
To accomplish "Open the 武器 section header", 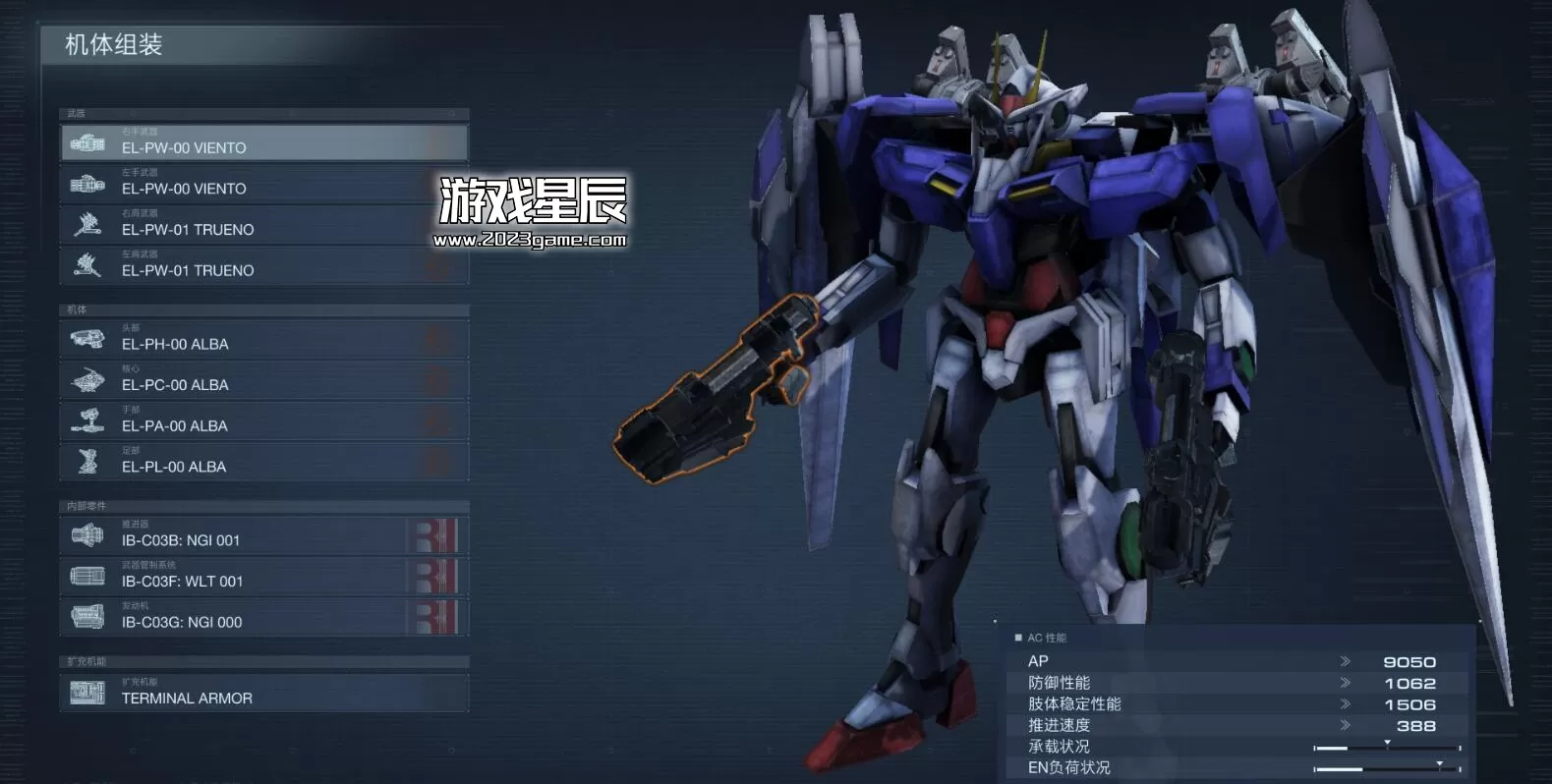I will (x=265, y=114).
